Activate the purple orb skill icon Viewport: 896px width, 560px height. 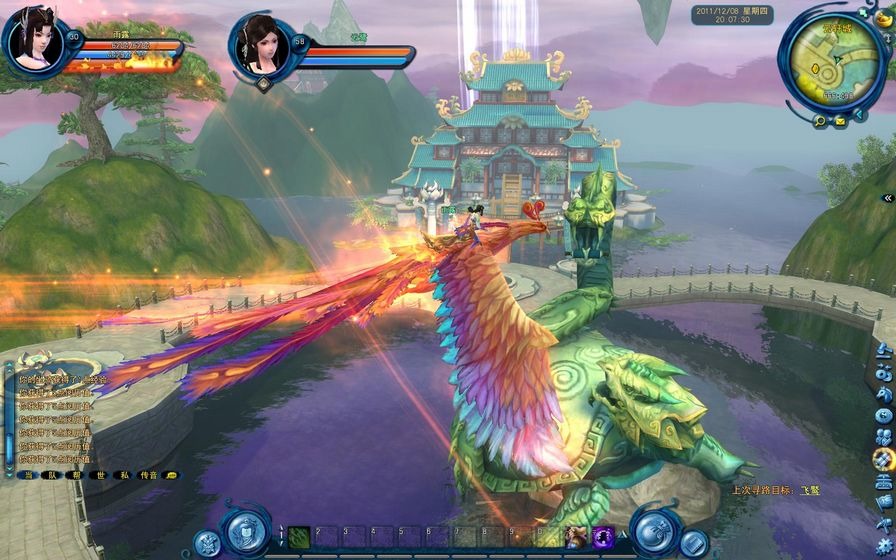coord(603,537)
